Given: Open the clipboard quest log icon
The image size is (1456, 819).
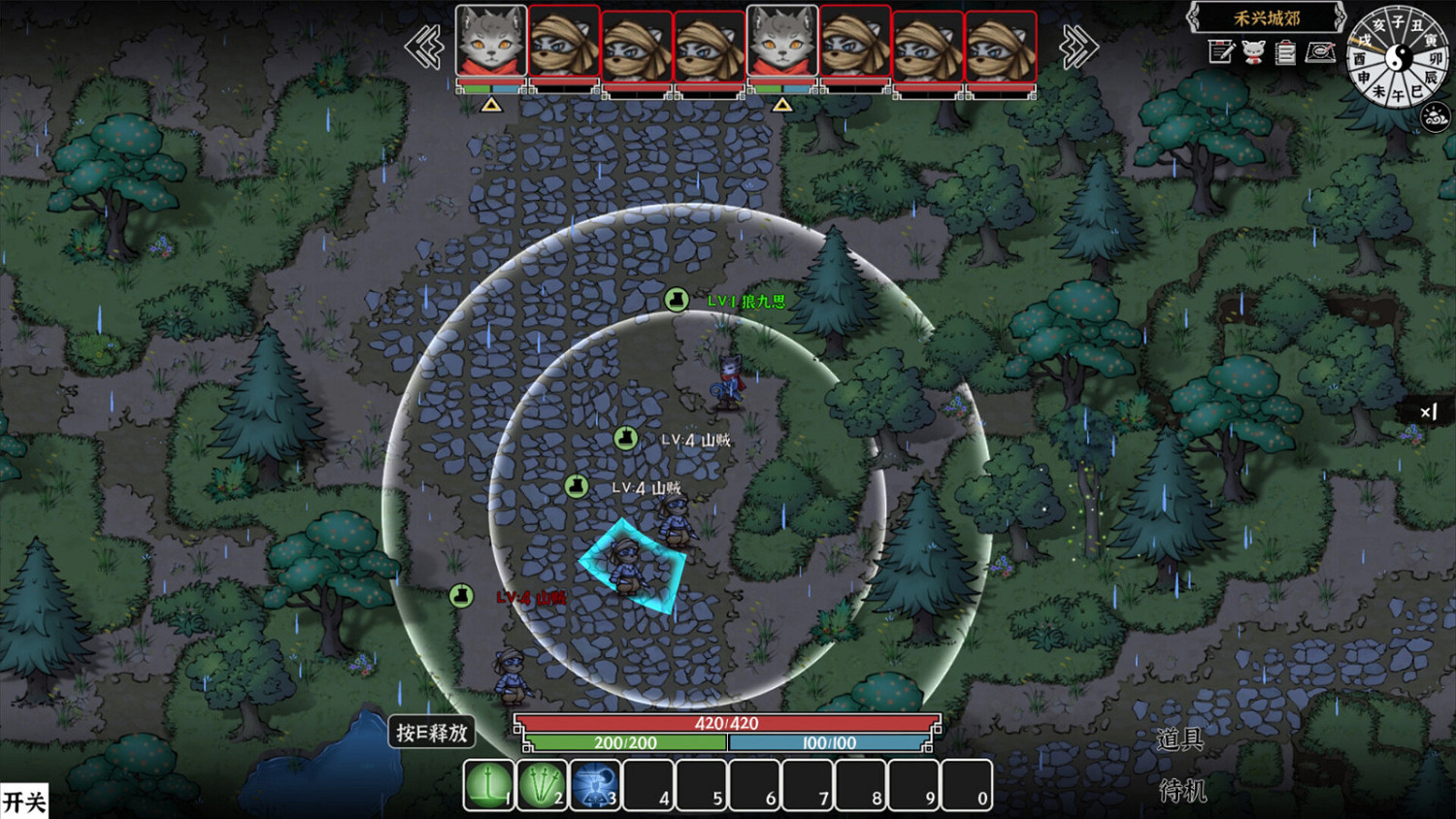Looking at the screenshot, I should pyautogui.click(x=1284, y=51).
